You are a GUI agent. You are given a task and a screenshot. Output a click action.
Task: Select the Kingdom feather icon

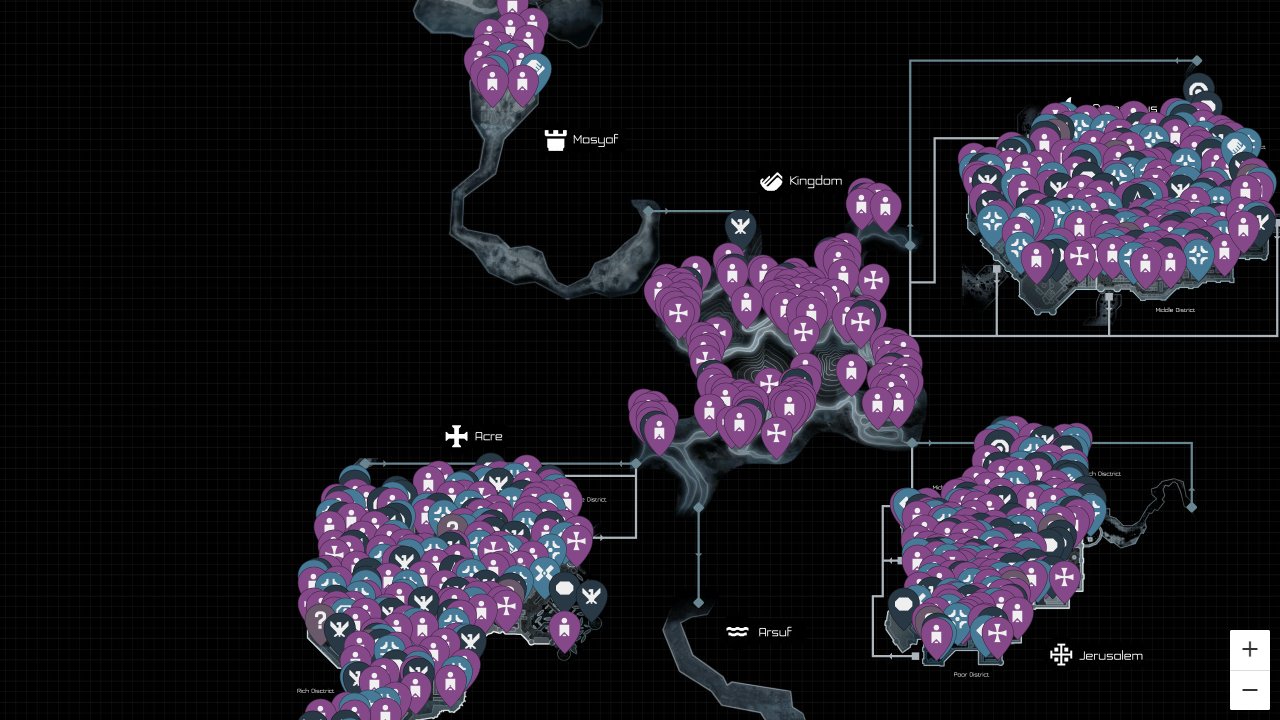[771, 181]
